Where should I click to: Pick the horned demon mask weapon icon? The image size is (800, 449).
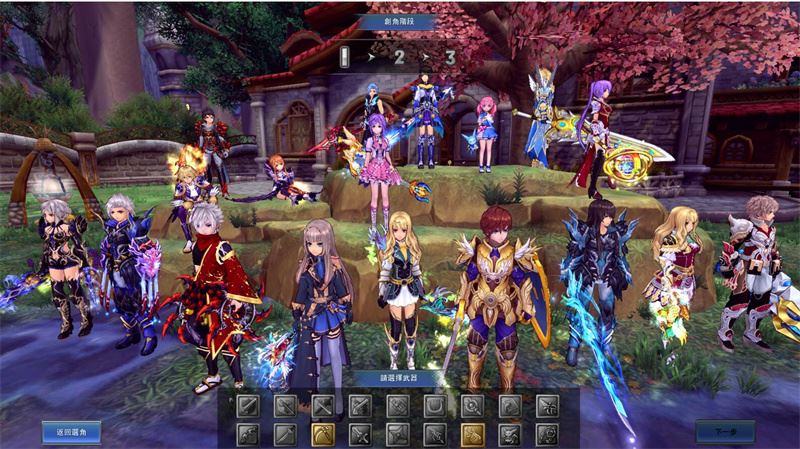510,434
